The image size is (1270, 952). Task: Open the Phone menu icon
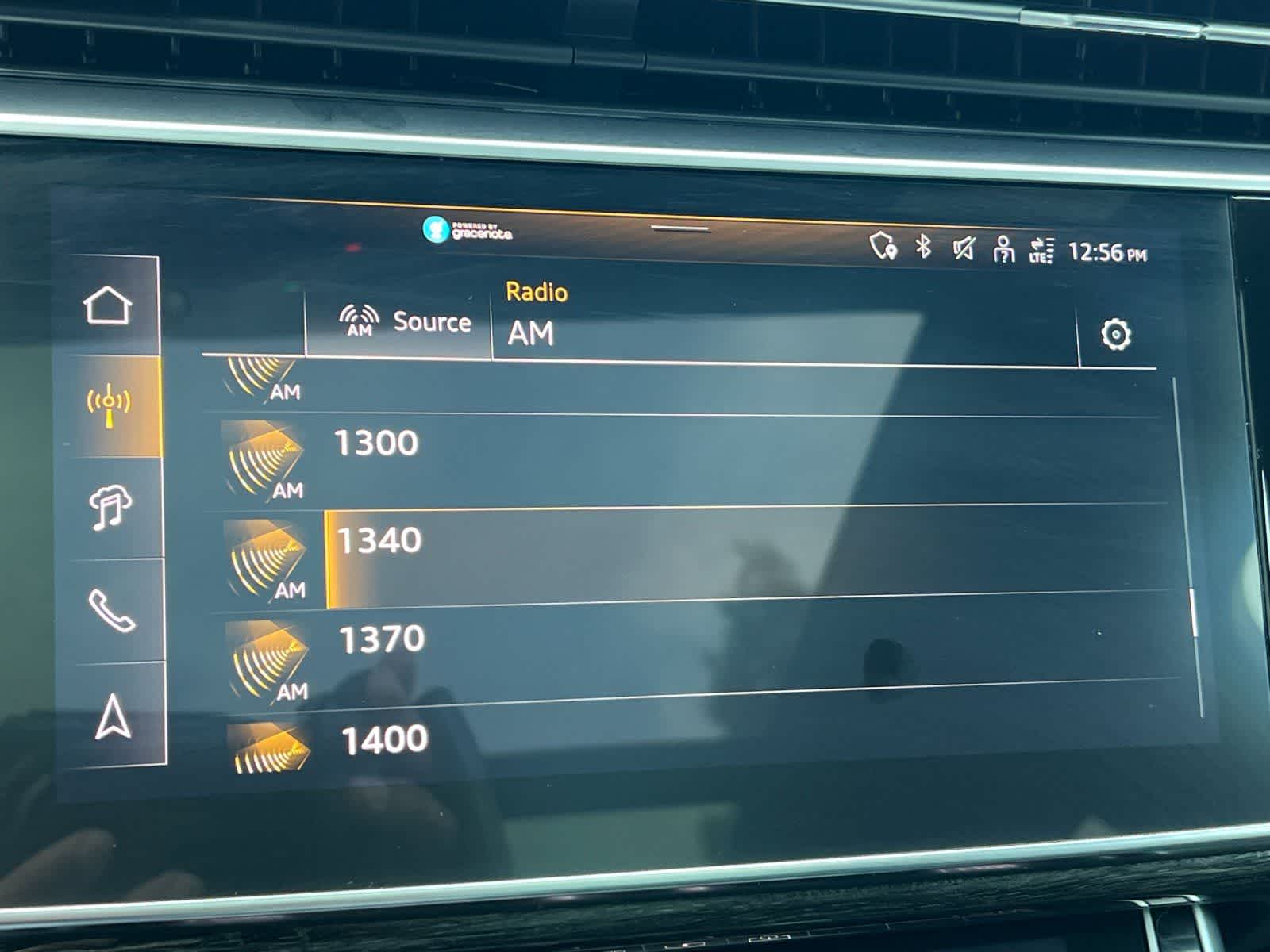pyautogui.click(x=111, y=611)
